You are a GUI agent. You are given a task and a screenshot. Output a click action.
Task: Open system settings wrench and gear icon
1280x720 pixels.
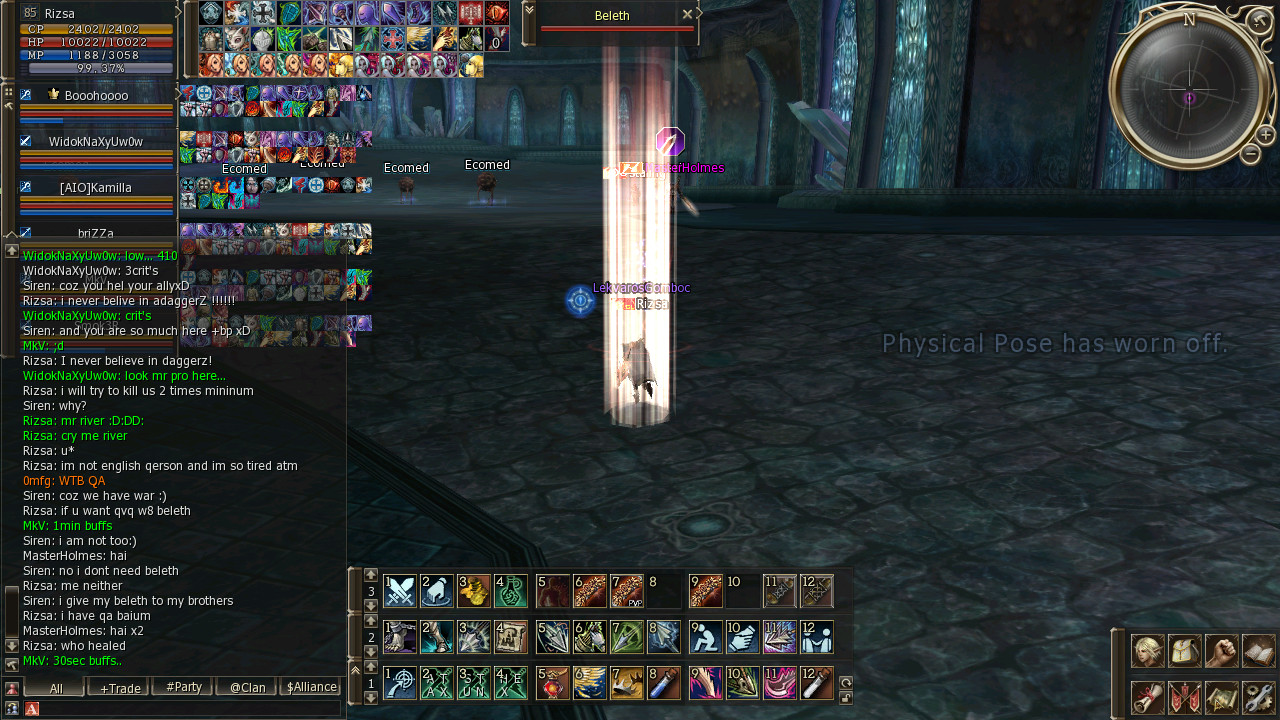(1258, 697)
